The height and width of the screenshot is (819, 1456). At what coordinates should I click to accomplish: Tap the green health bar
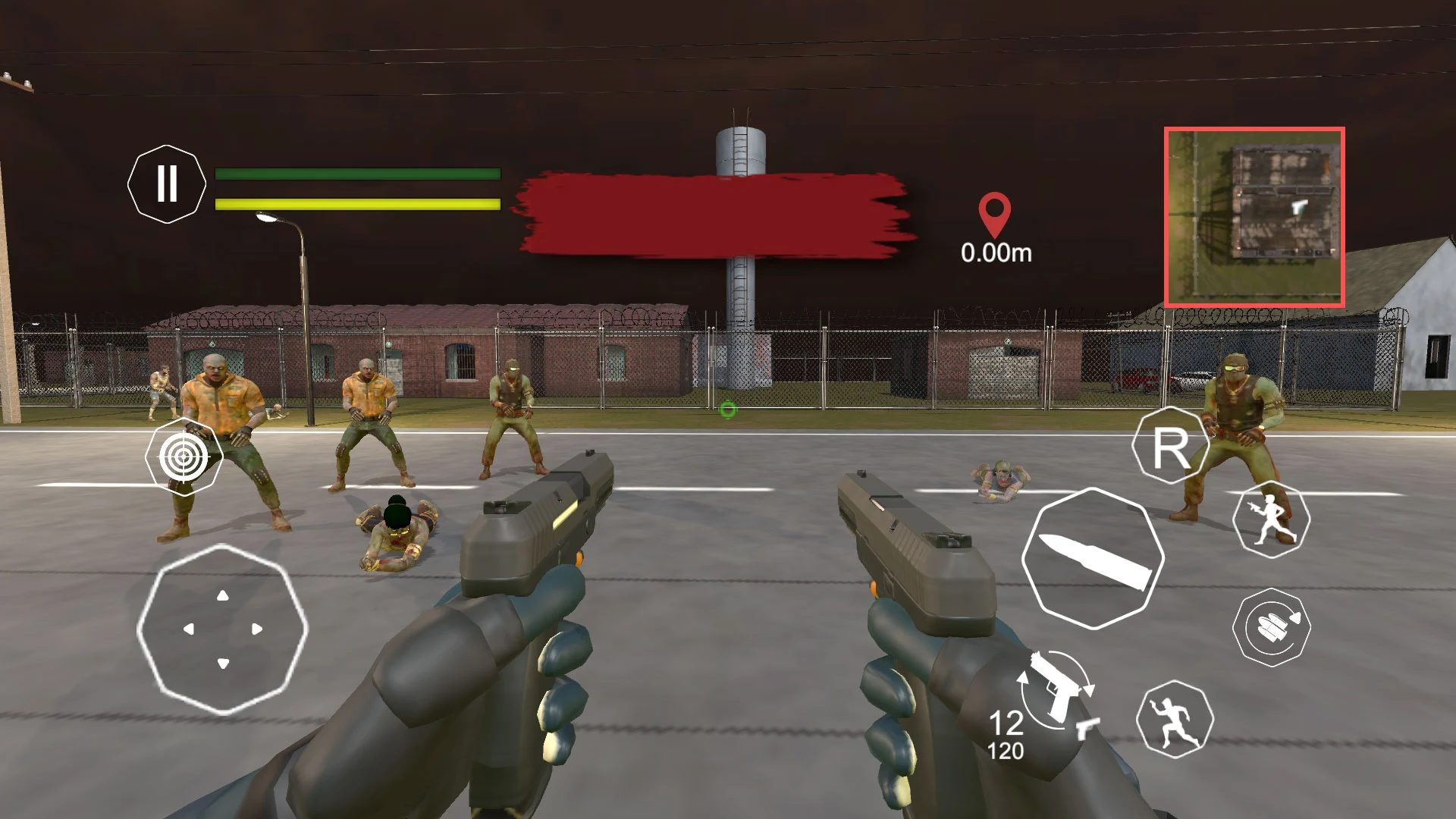tap(356, 173)
